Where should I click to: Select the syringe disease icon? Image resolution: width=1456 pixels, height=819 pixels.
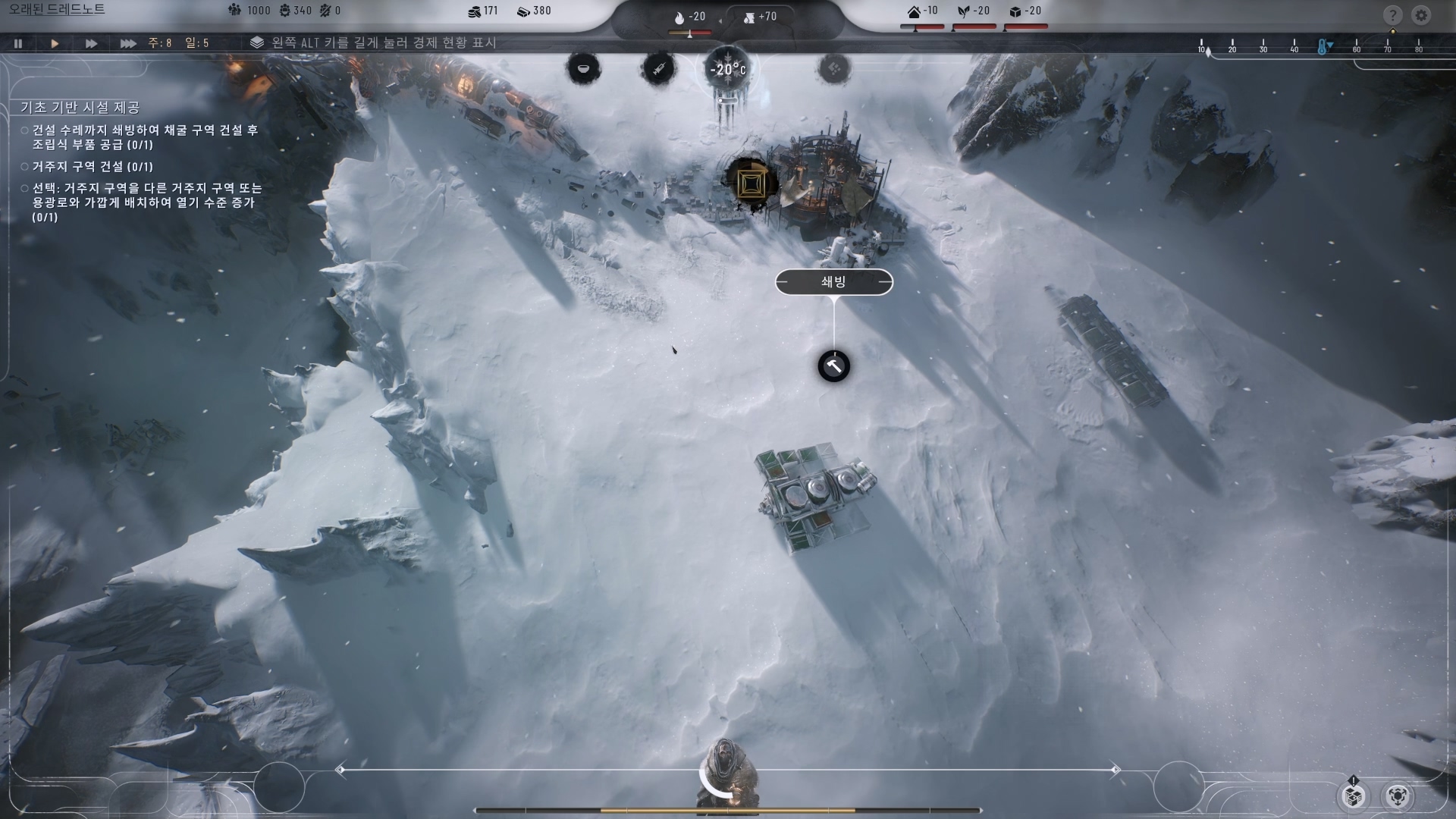pyautogui.click(x=657, y=69)
